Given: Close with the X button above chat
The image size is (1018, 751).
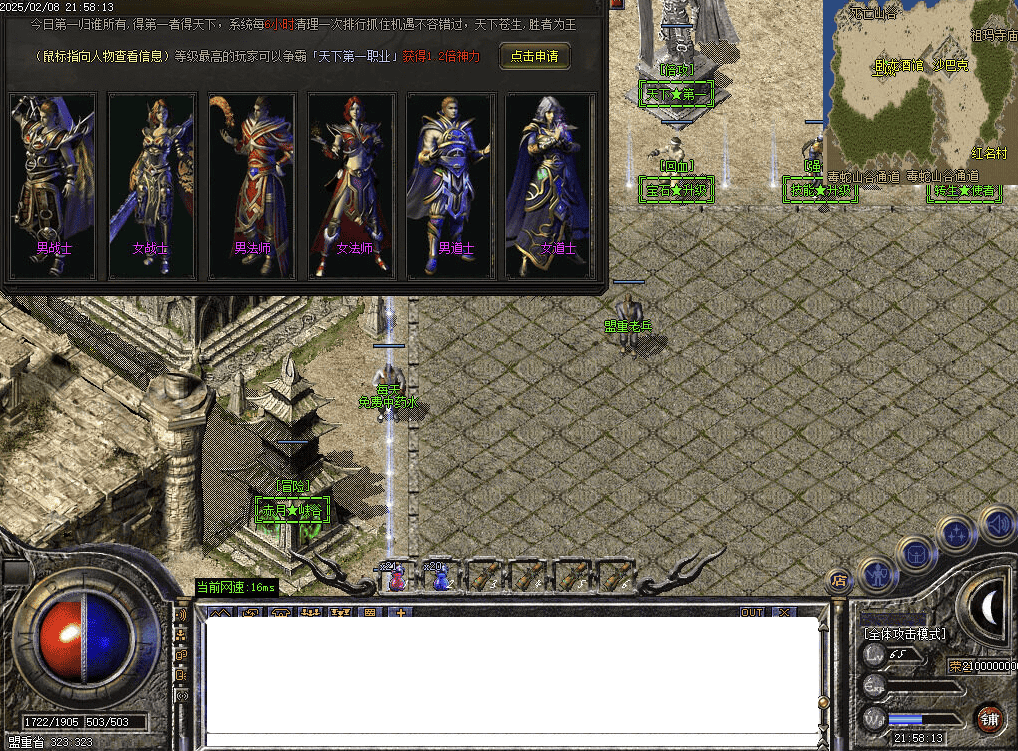Looking at the screenshot, I should pos(784,612).
